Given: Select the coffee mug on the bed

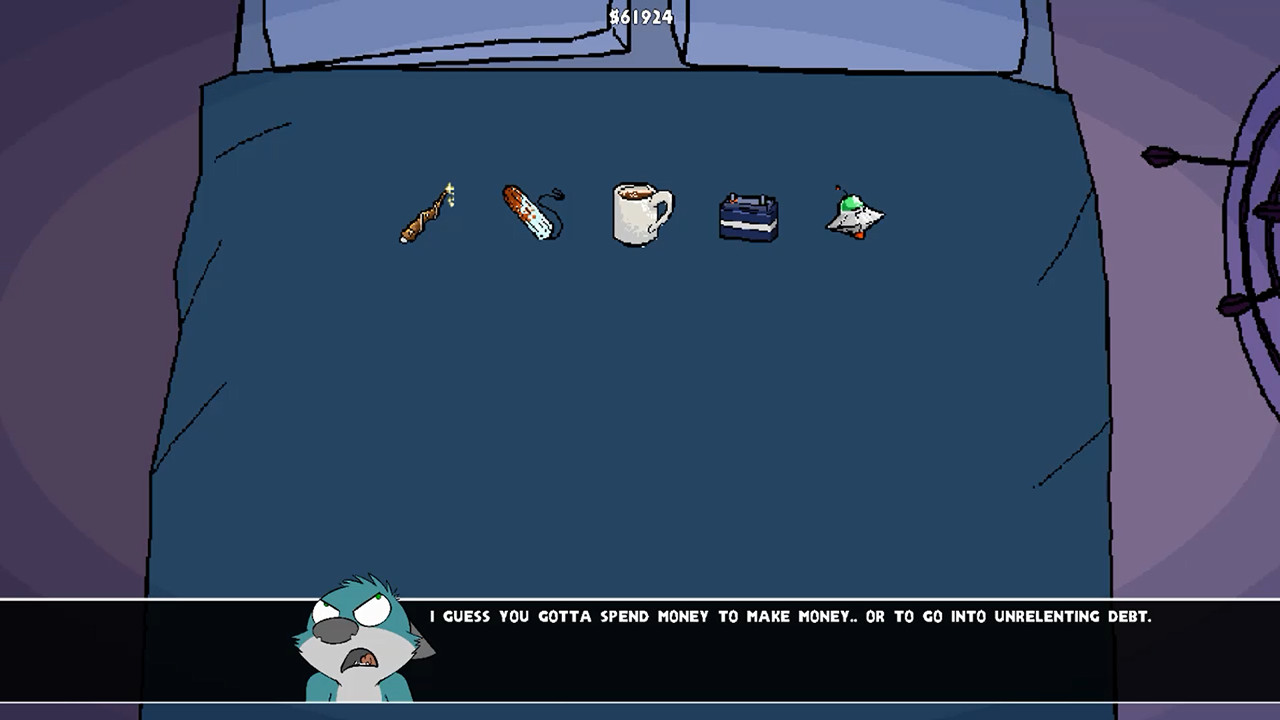Looking at the screenshot, I should [x=640, y=211].
